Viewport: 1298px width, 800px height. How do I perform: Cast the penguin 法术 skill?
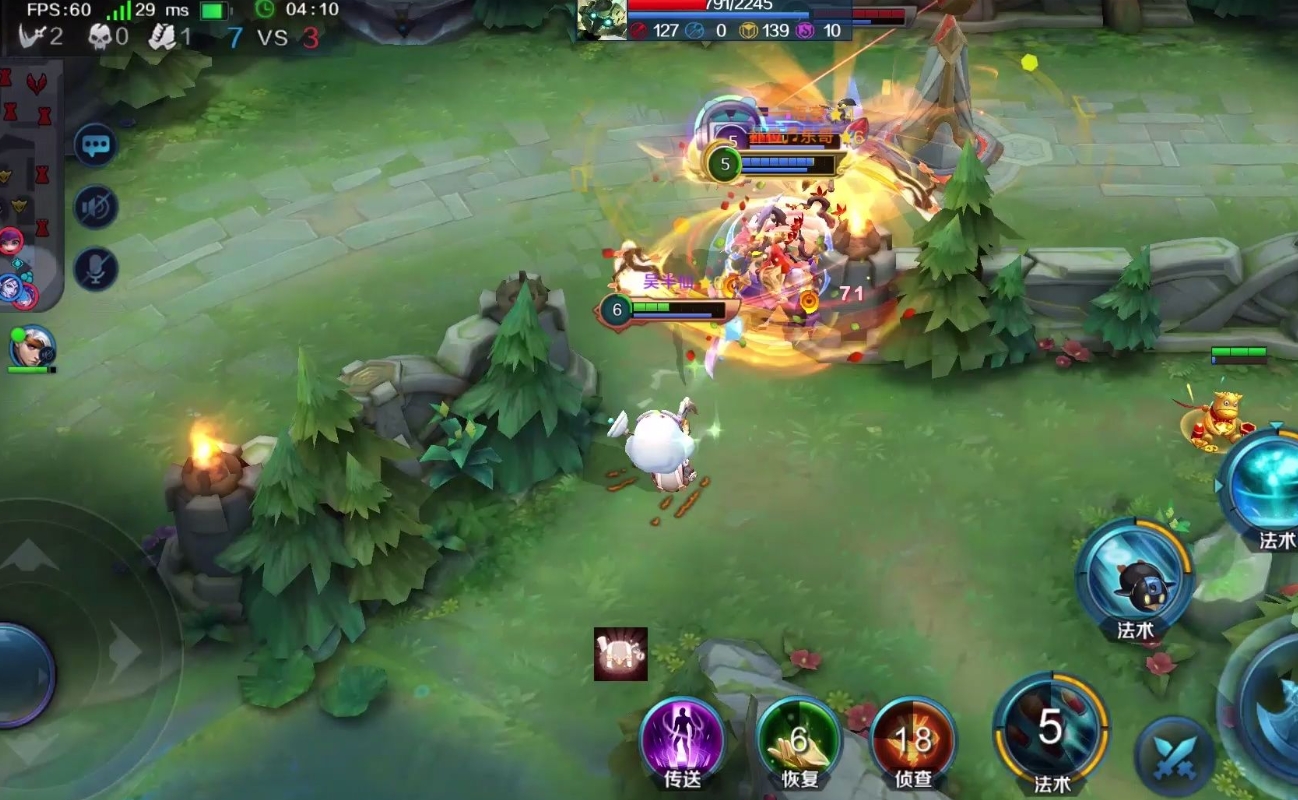click(1135, 577)
